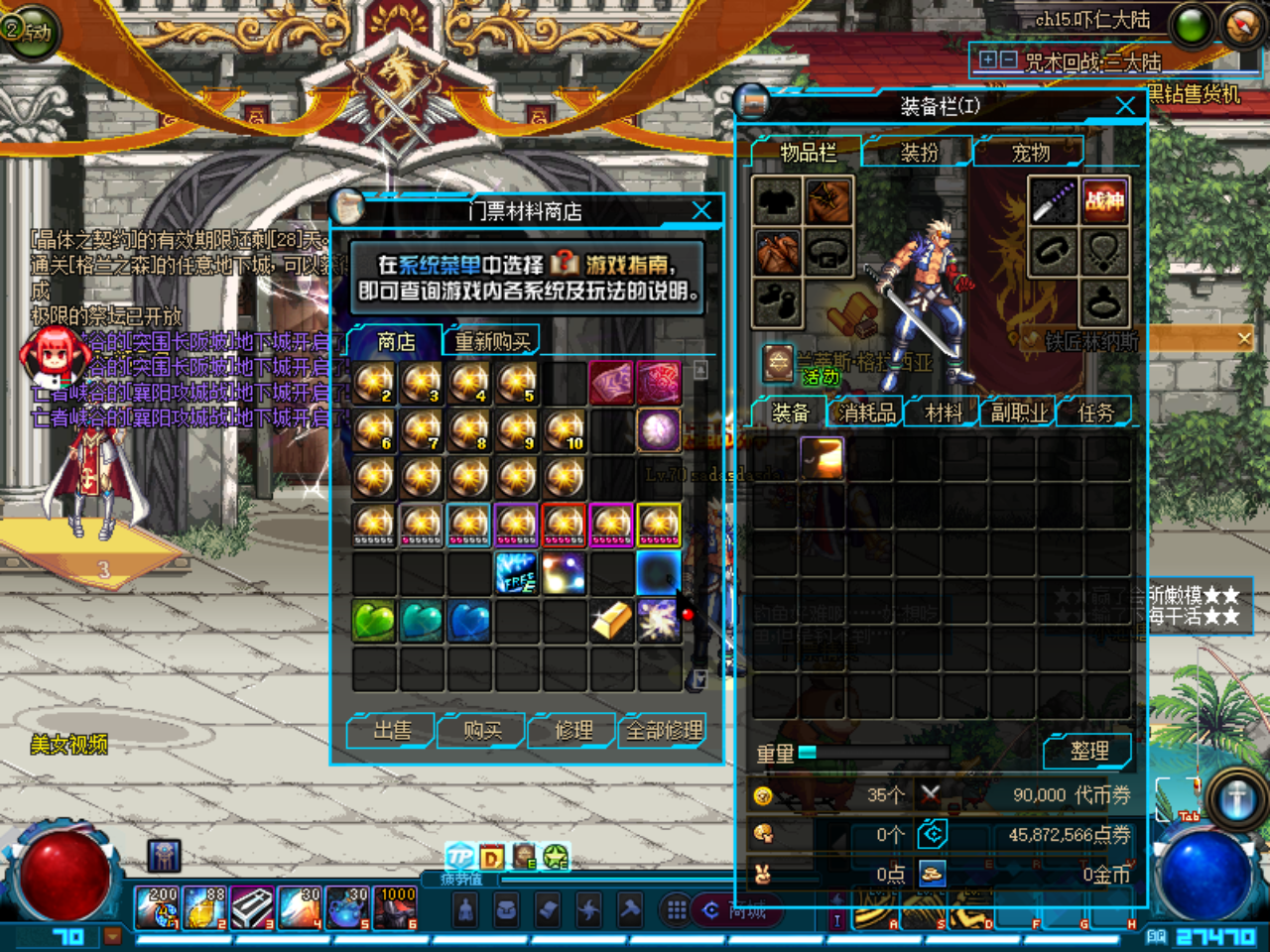Click the 整理 sort inventory button
This screenshot has height=952, width=1270.
coord(1088,752)
